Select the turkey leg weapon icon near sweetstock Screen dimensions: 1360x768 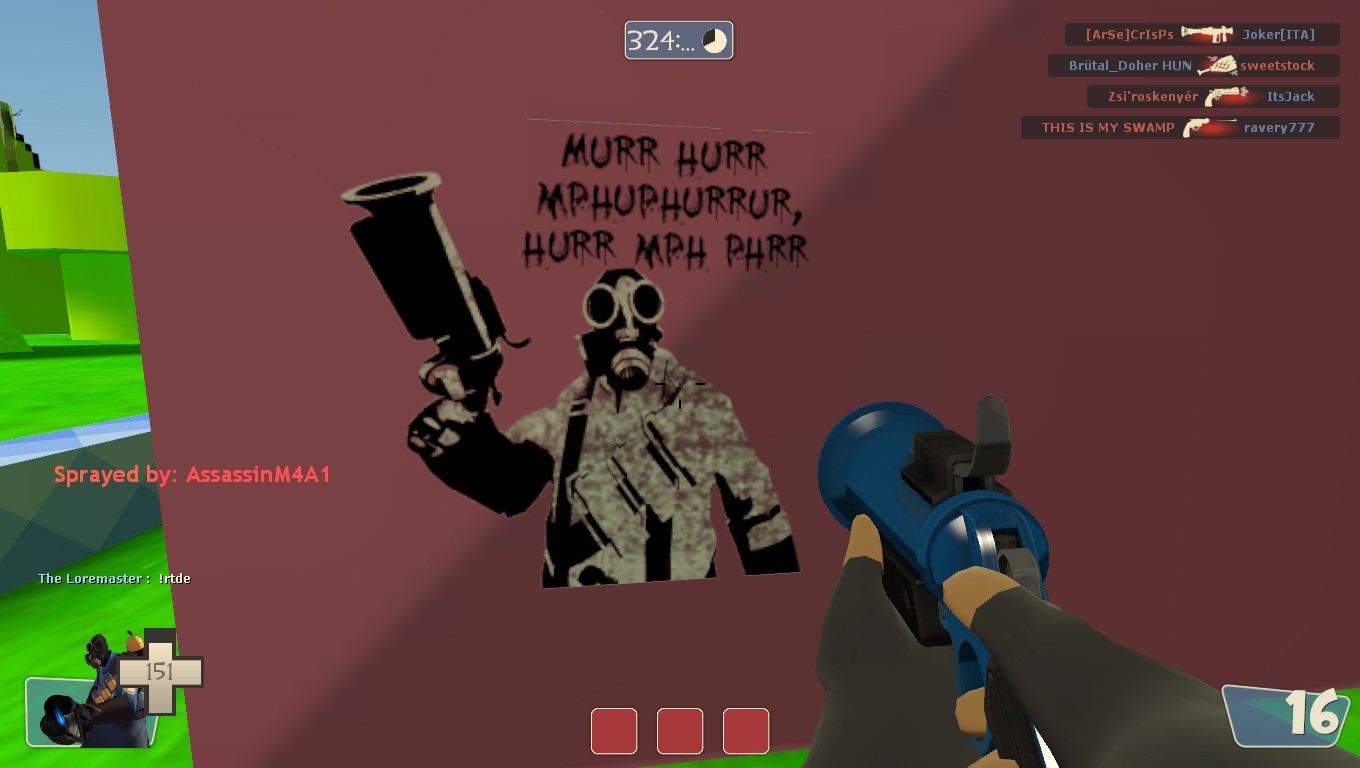pos(1216,64)
